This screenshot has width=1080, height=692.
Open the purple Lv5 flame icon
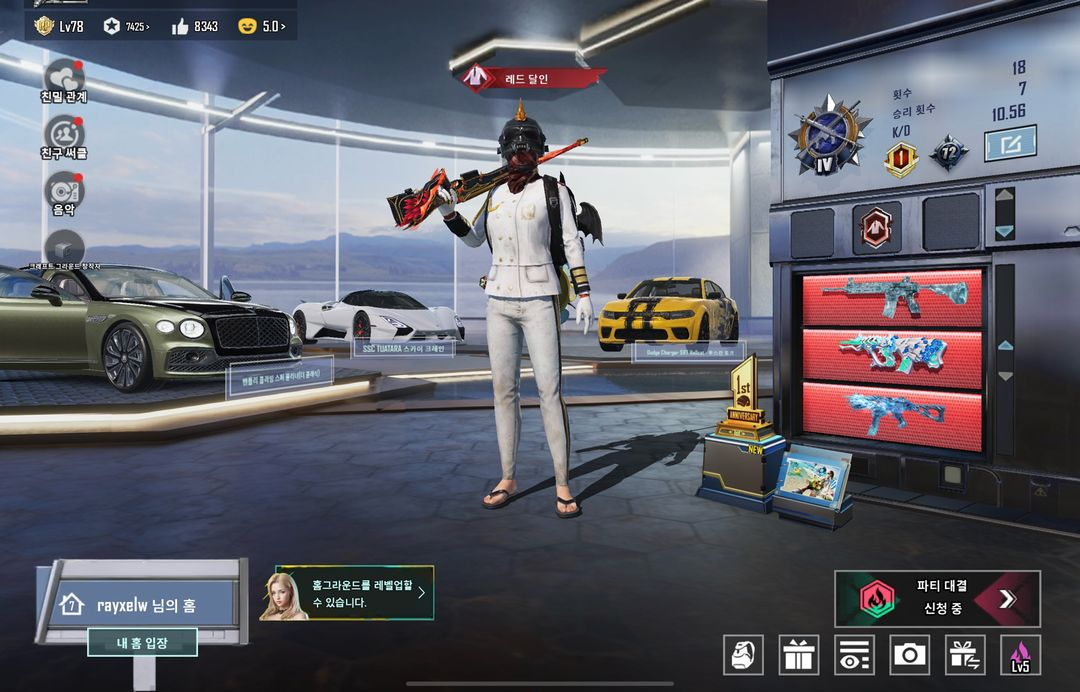tap(1020, 655)
